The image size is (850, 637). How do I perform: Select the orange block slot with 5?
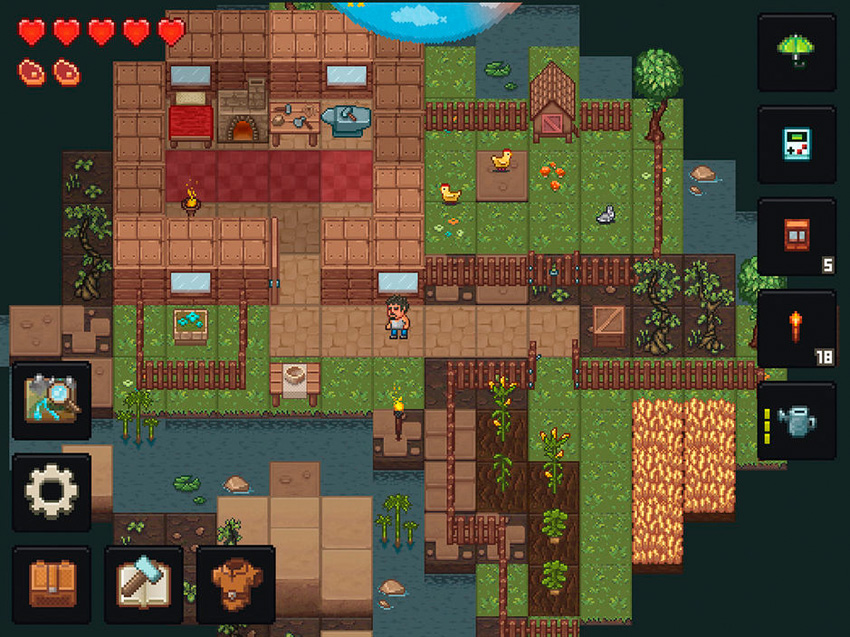(796, 236)
